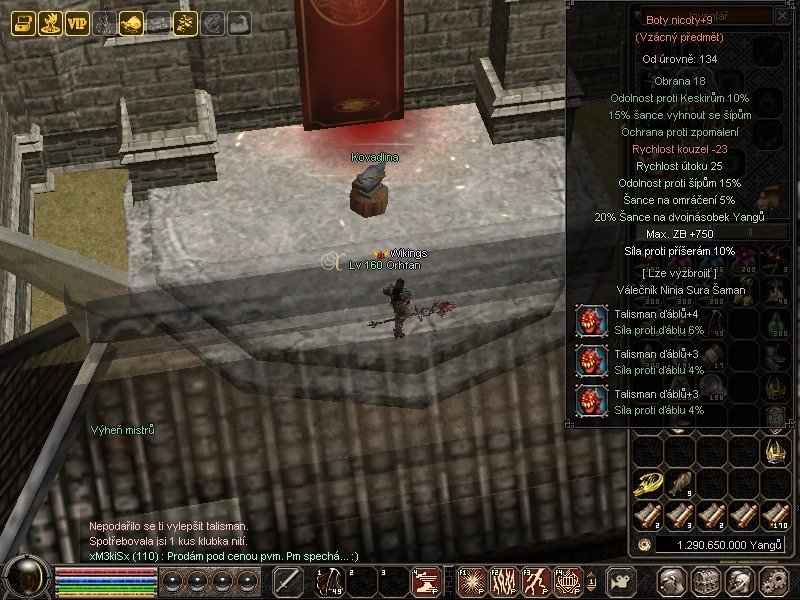Select the golden crown in the inventory
Viewport: 800px width, 600px height.
[x=775, y=452]
